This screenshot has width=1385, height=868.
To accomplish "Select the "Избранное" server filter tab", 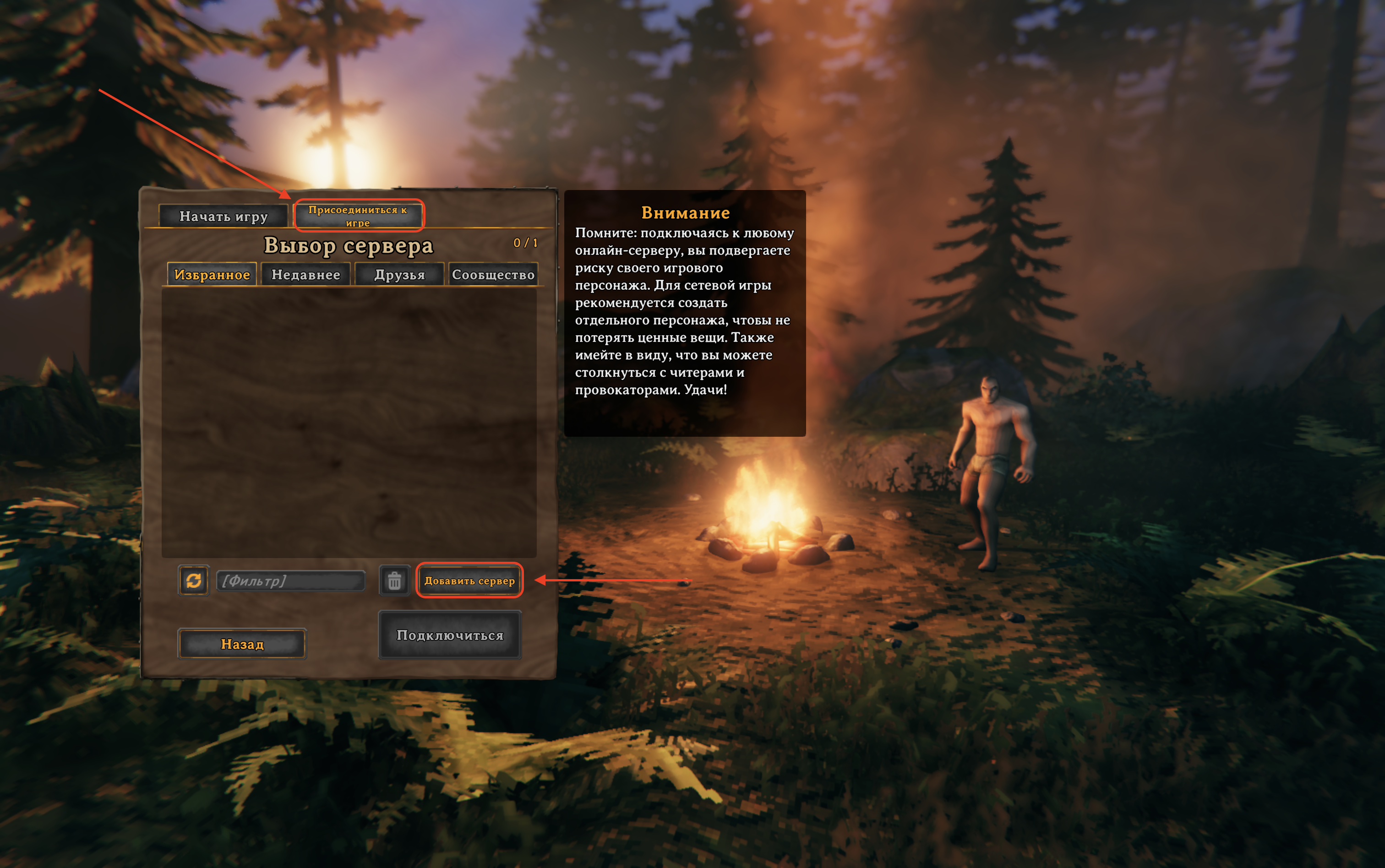I will pyautogui.click(x=212, y=274).
